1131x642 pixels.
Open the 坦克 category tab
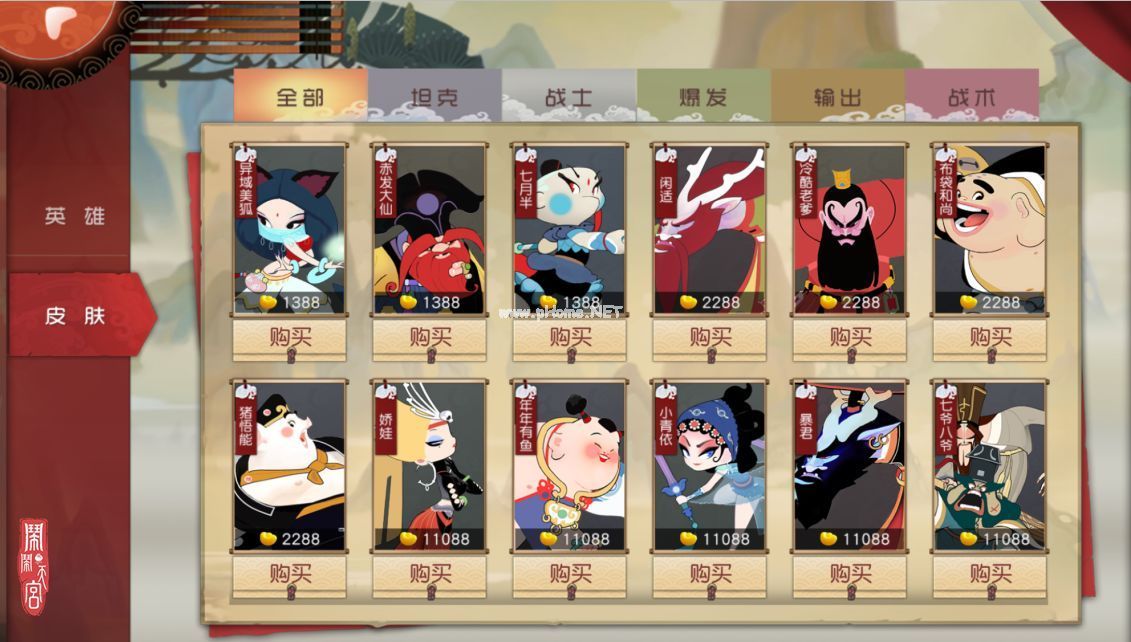coord(434,98)
